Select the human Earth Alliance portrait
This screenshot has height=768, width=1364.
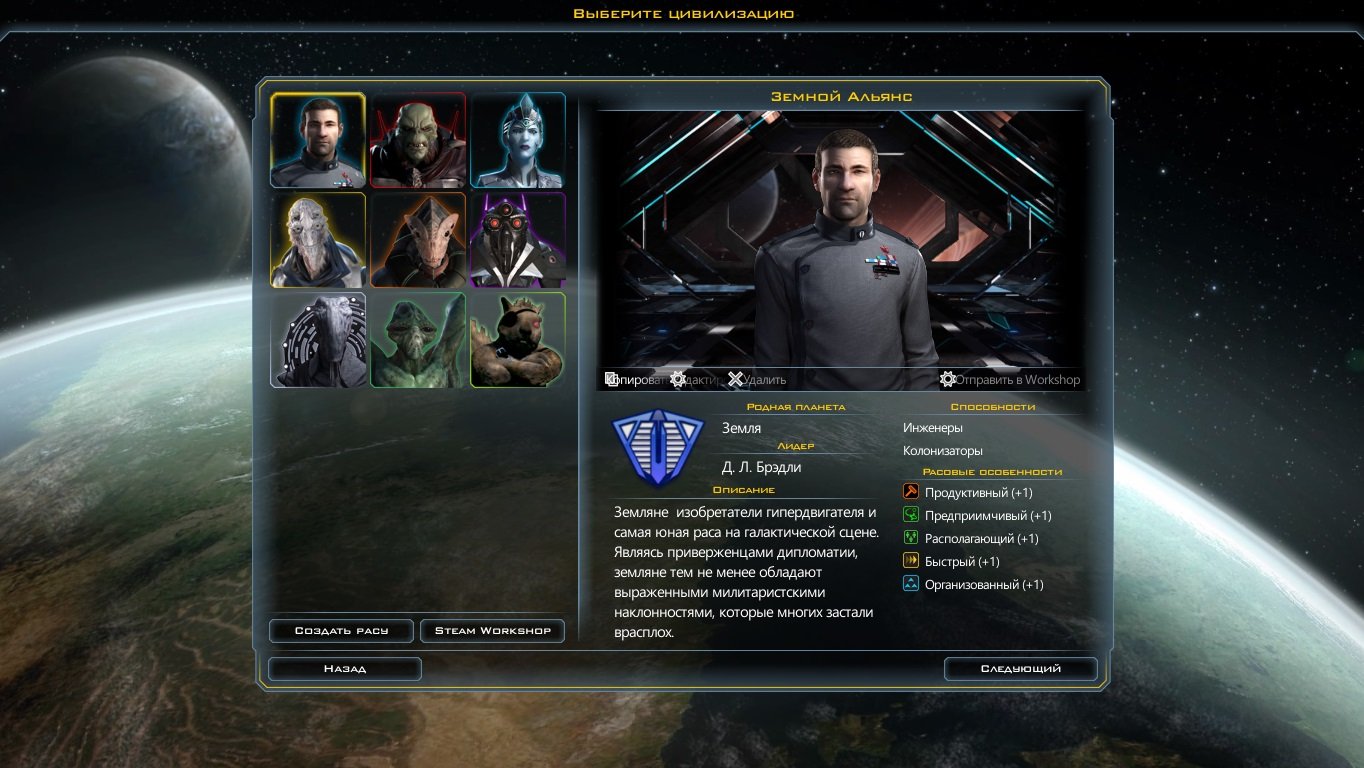click(317, 139)
